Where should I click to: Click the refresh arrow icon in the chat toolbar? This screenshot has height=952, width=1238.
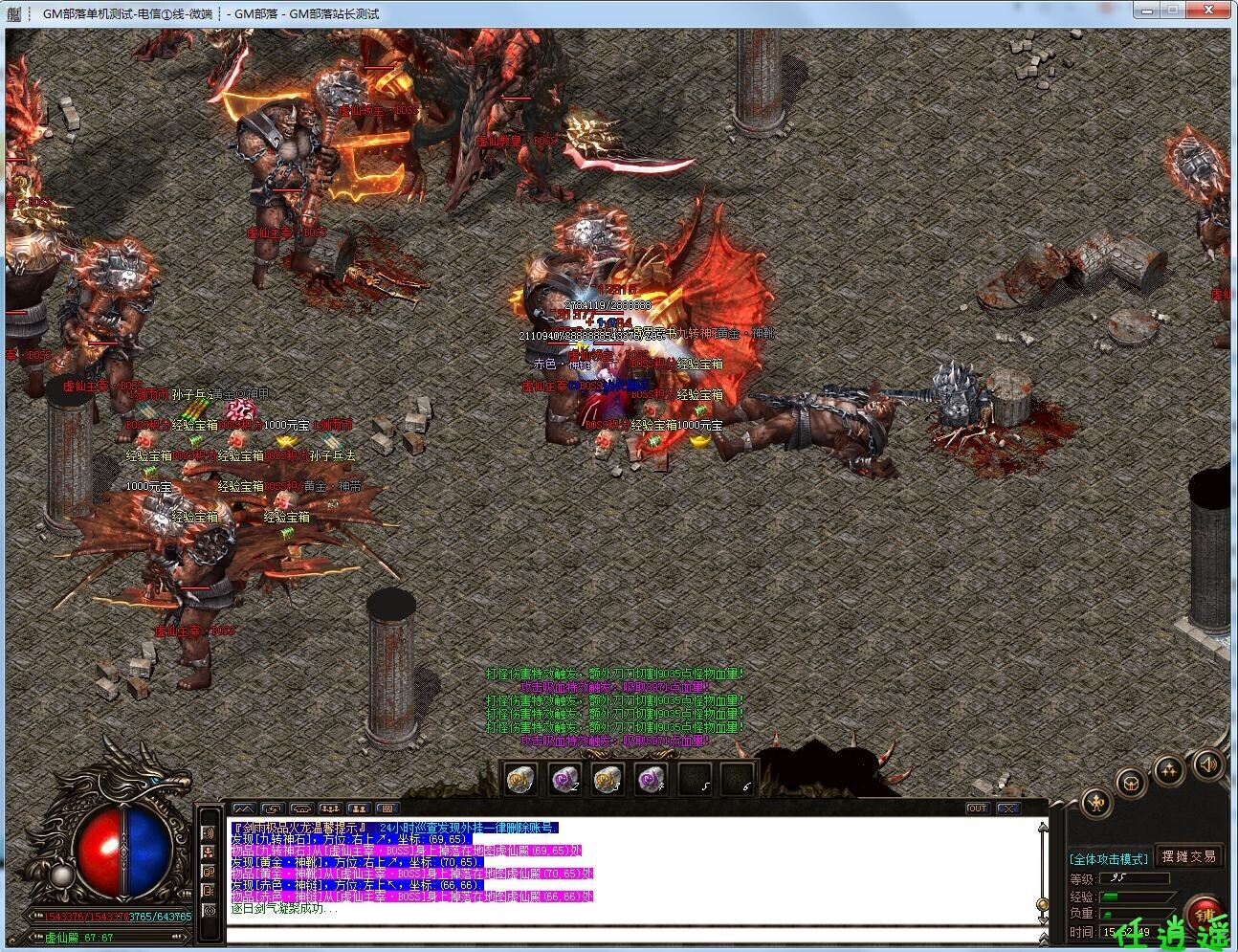coord(272,809)
